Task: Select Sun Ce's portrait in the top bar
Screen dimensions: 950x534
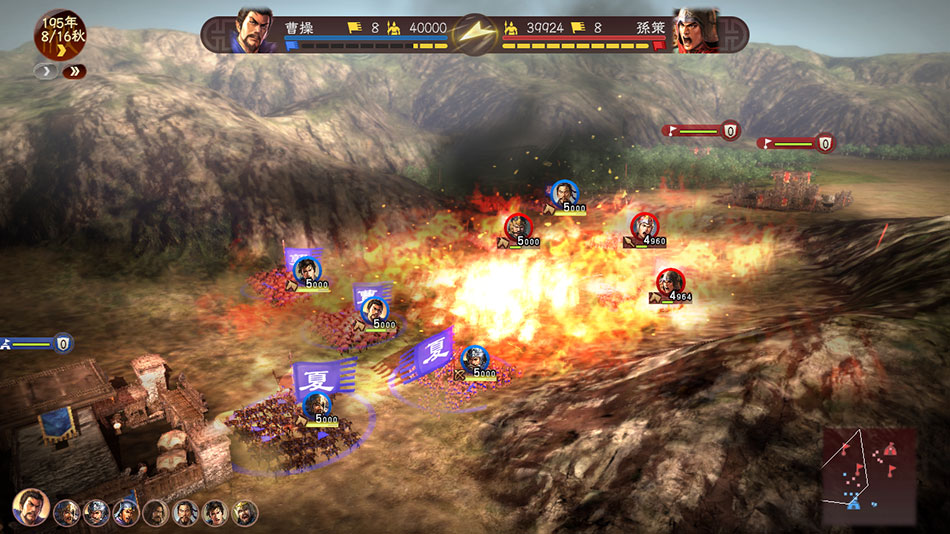Action: click(x=696, y=31)
